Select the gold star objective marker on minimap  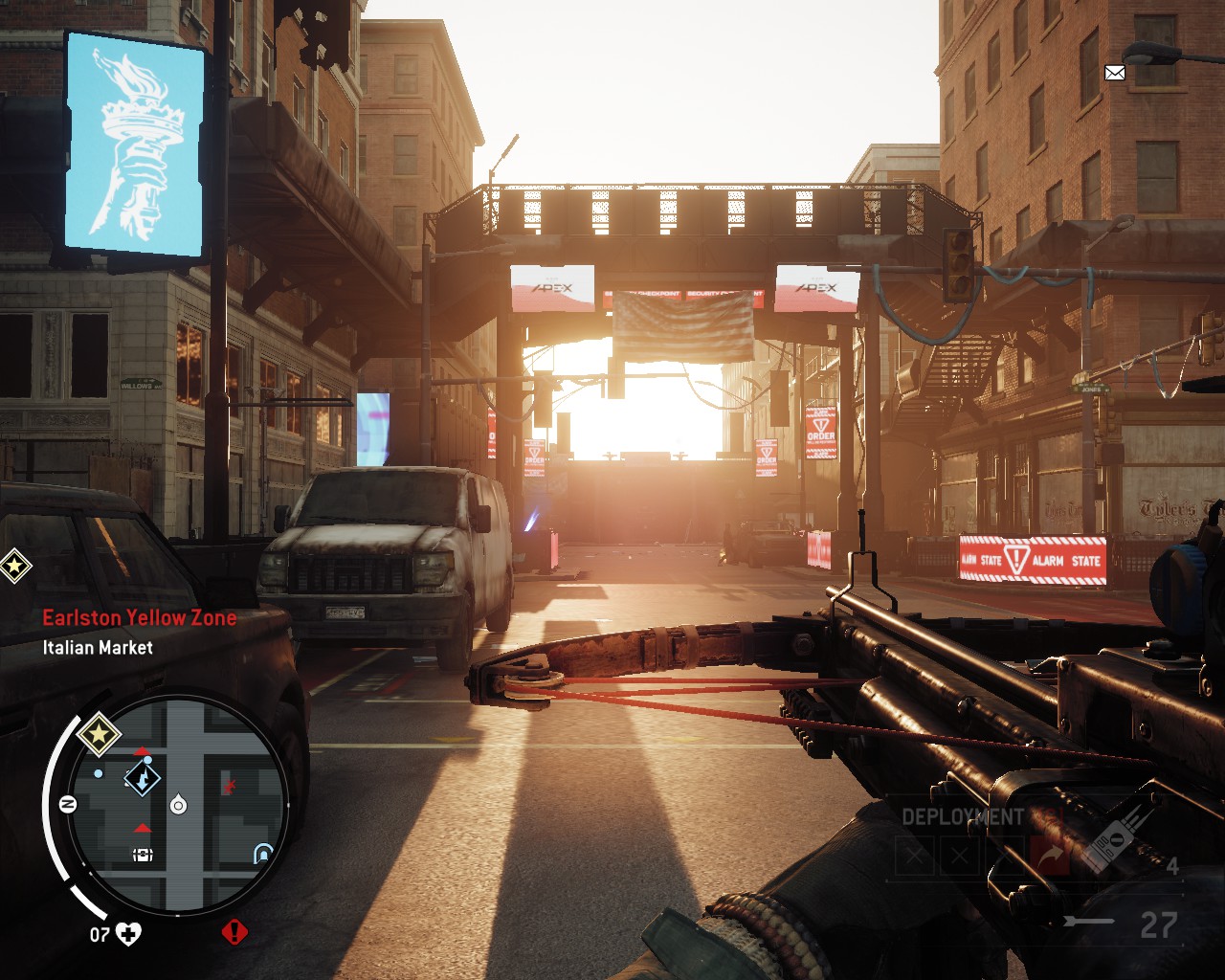98,736
